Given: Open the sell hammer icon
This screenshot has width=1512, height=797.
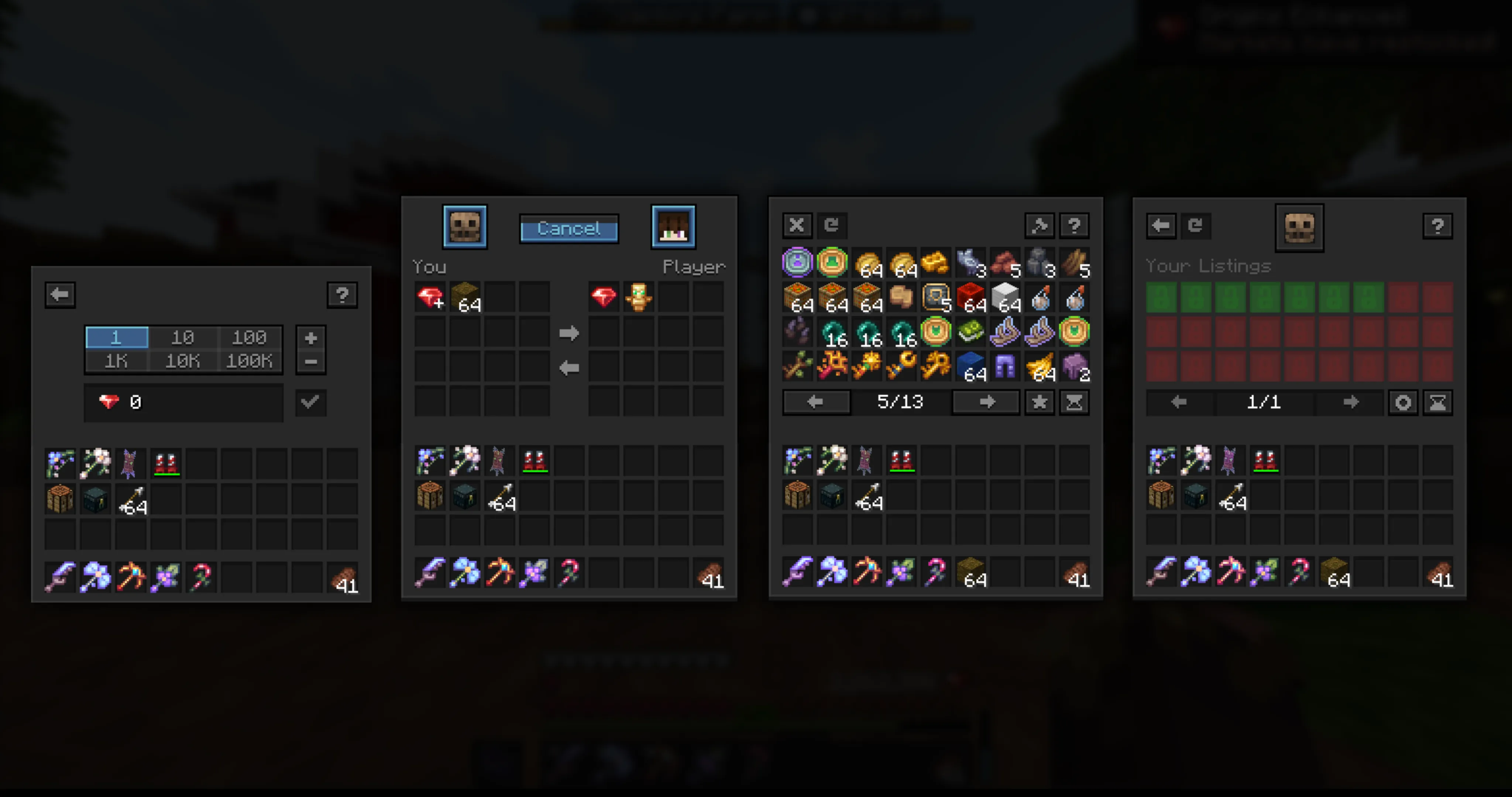Looking at the screenshot, I should pyautogui.click(x=1039, y=225).
